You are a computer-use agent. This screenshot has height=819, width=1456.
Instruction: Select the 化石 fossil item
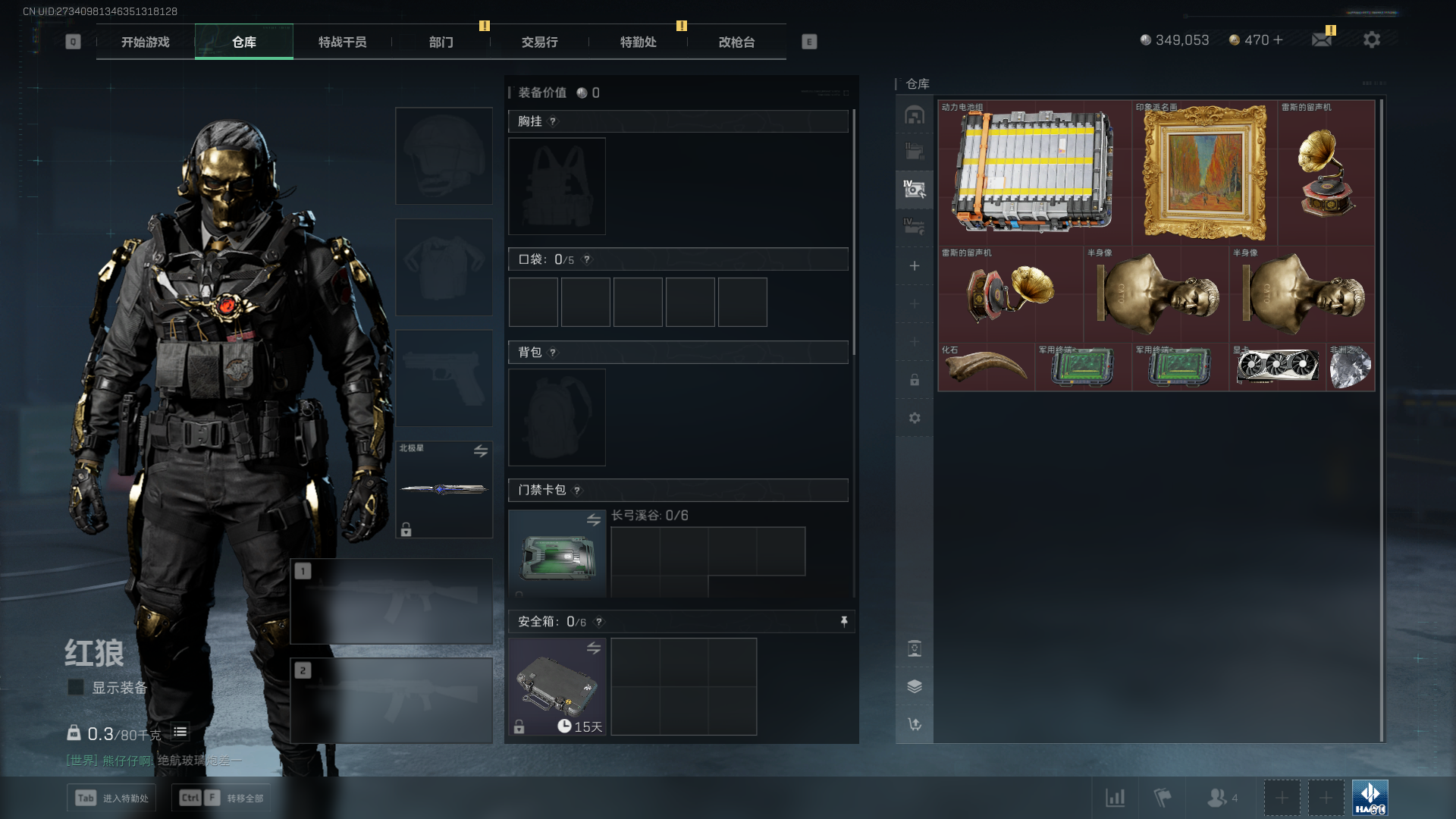986,368
